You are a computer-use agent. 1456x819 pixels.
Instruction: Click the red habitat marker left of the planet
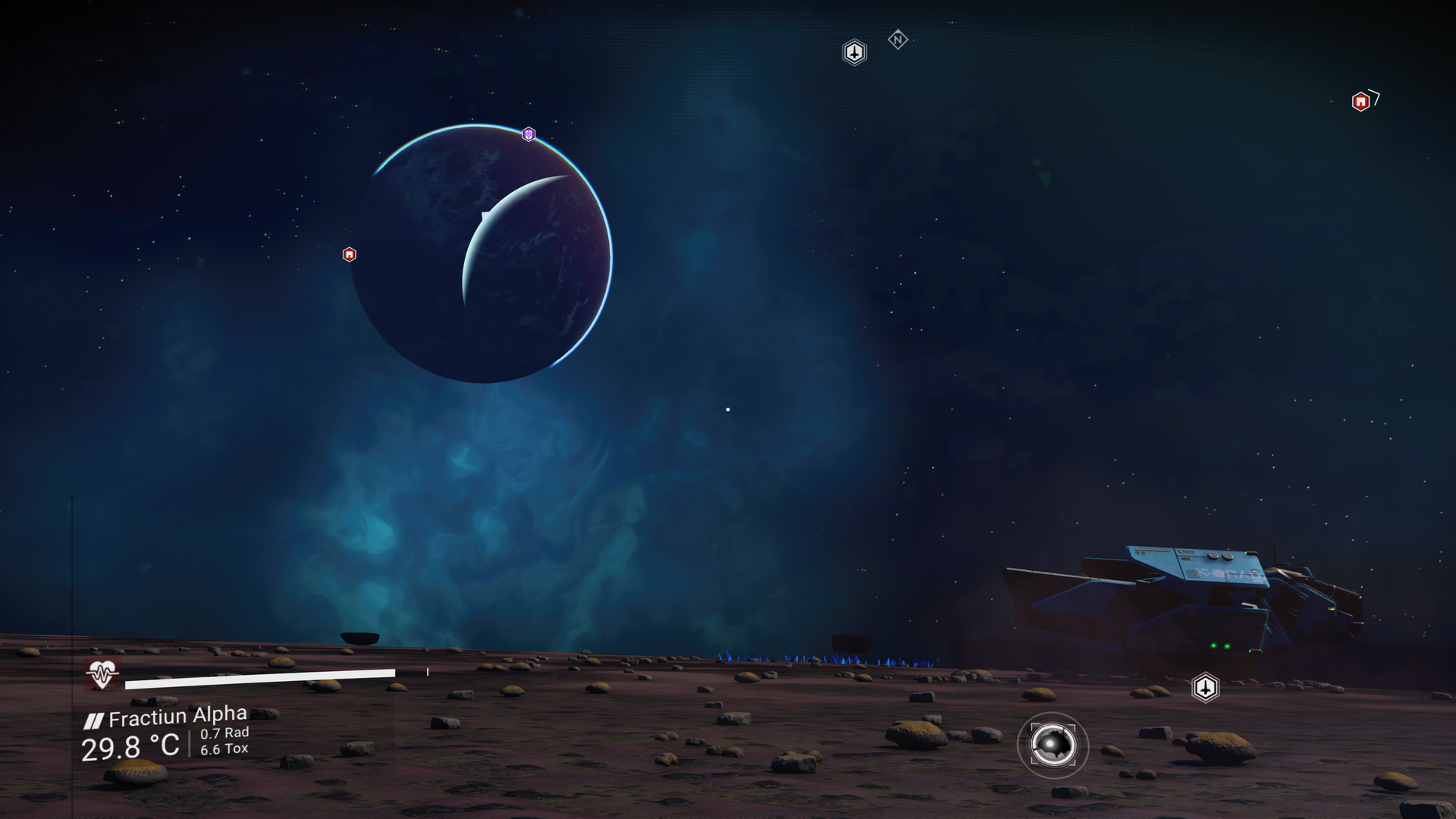[349, 255]
